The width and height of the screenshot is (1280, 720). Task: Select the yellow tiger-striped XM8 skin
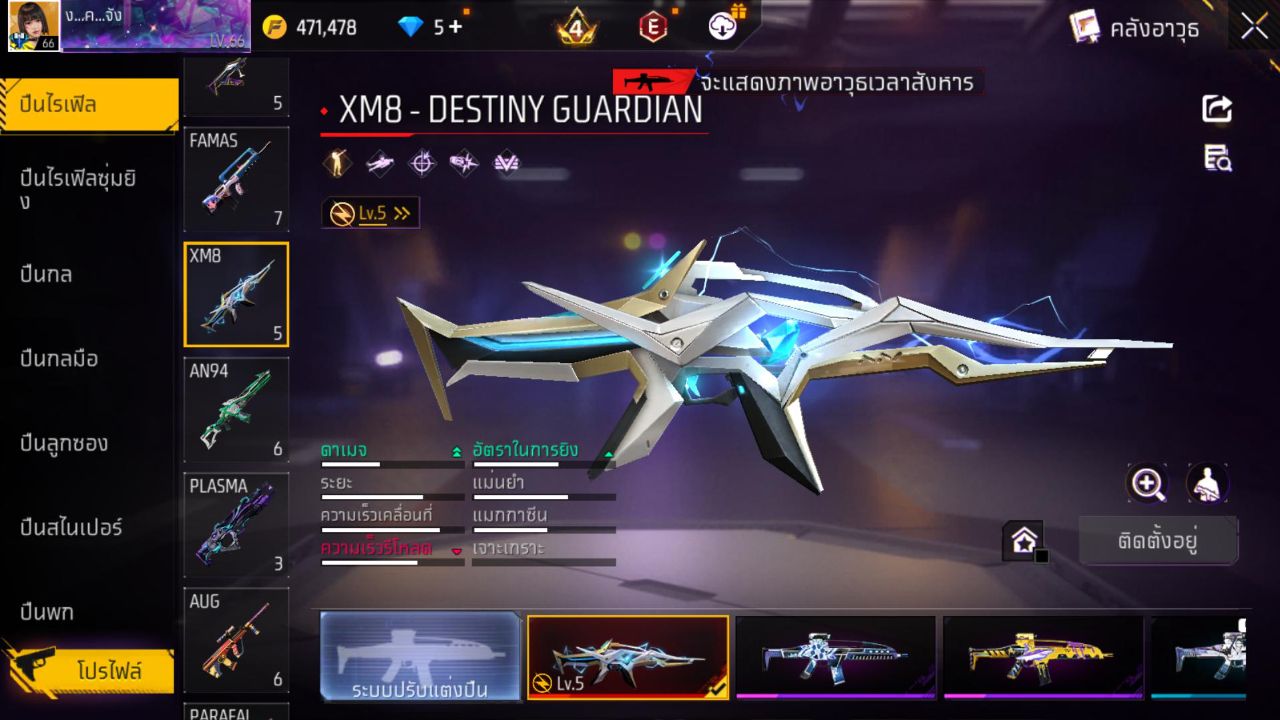tap(1042, 656)
